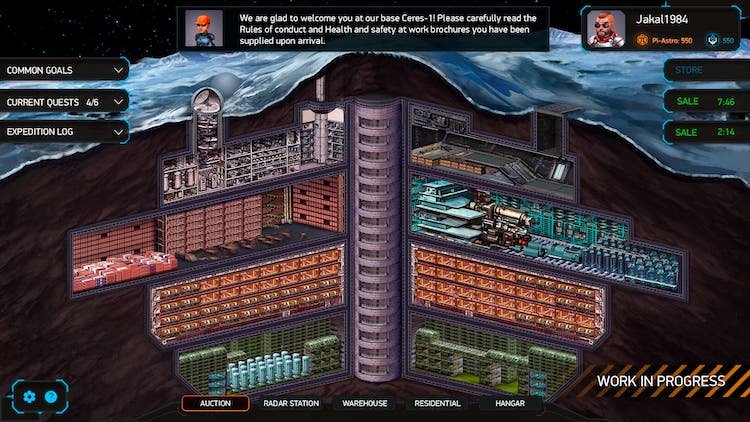Go to the Warehouse tab
The width and height of the screenshot is (750, 422).
click(x=365, y=404)
